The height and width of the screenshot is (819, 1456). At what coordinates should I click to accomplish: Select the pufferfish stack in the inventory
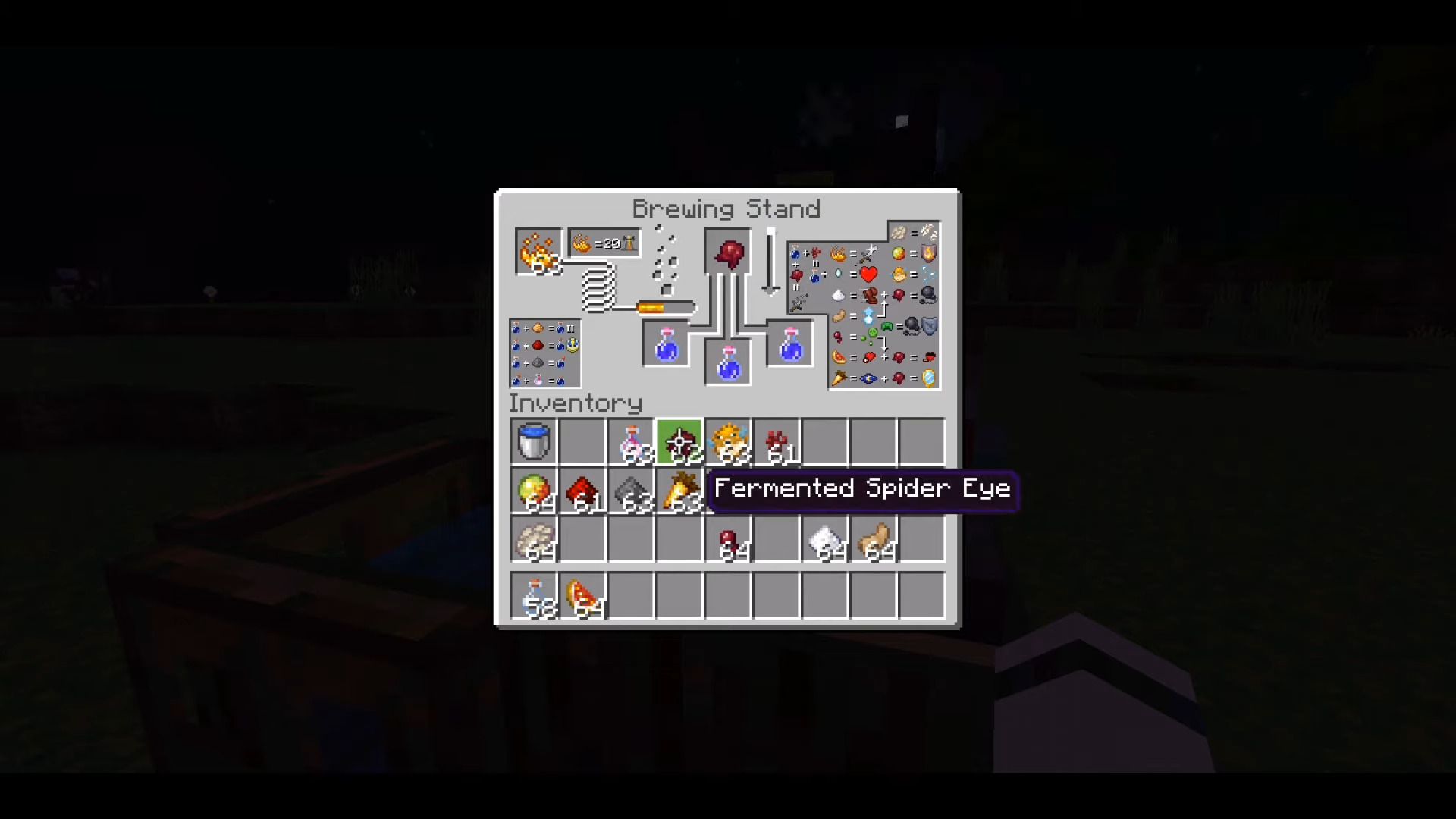pyautogui.click(x=729, y=442)
